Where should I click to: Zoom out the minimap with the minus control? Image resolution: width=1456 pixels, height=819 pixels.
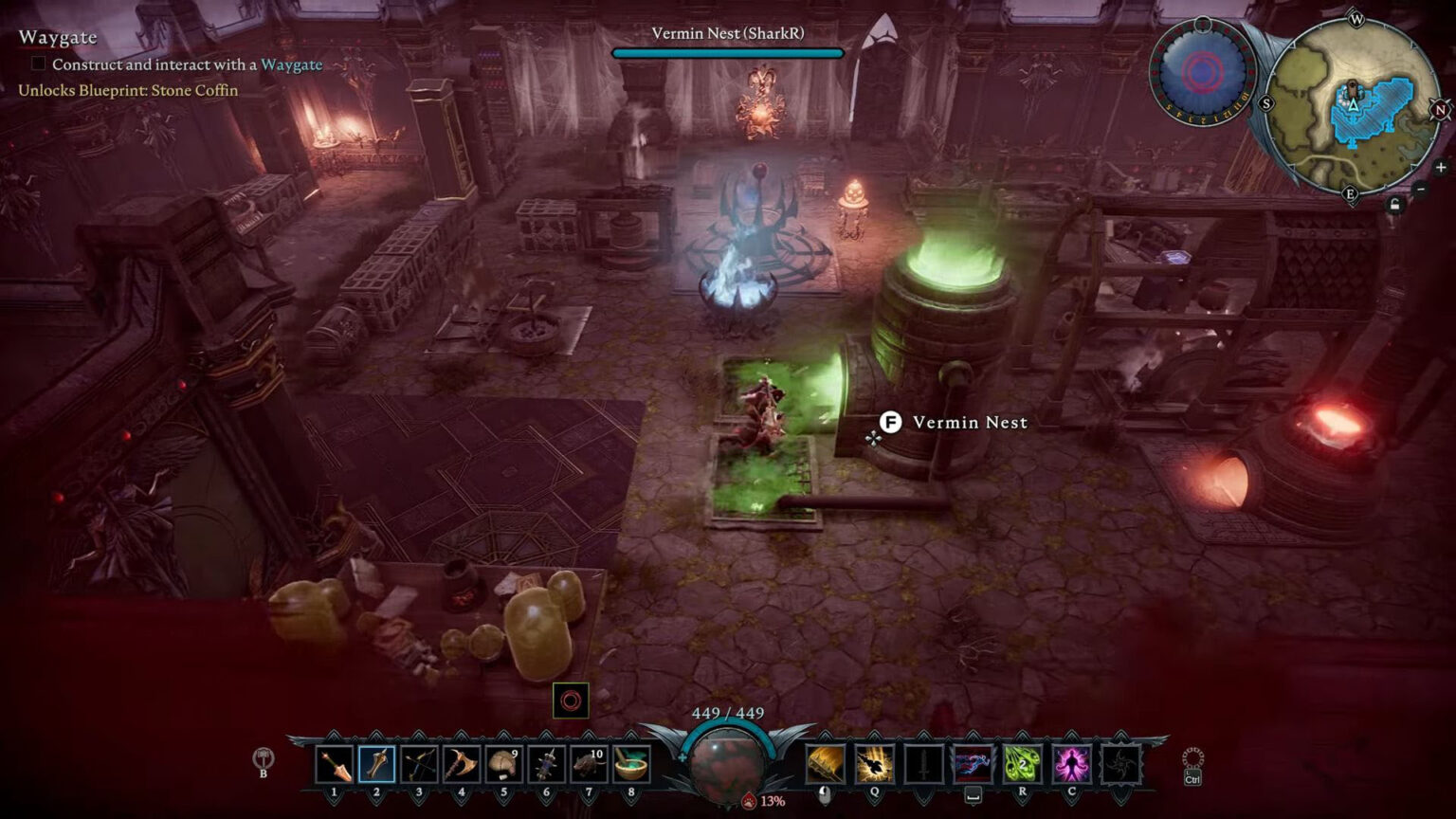tap(1420, 190)
